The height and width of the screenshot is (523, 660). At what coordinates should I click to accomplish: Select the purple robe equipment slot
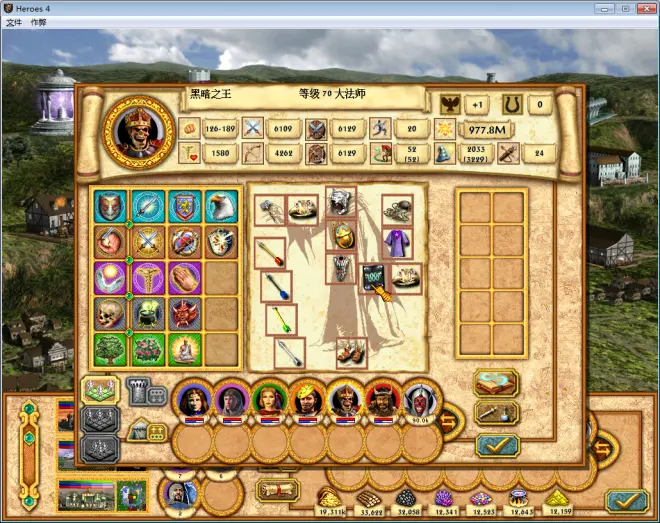tap(397, 242)
